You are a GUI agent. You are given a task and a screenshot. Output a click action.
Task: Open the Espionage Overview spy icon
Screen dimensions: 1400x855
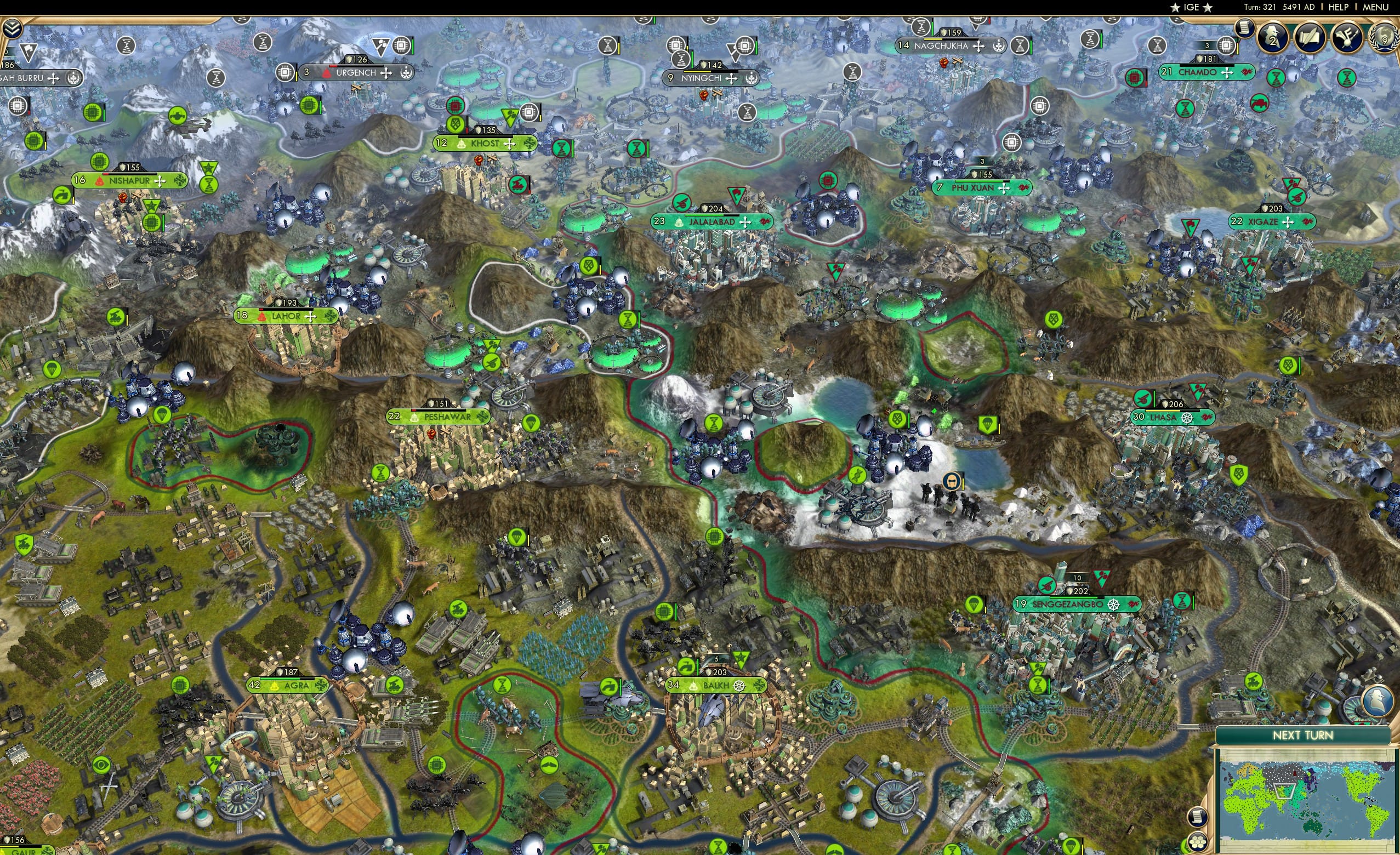tap(1273, 38)
